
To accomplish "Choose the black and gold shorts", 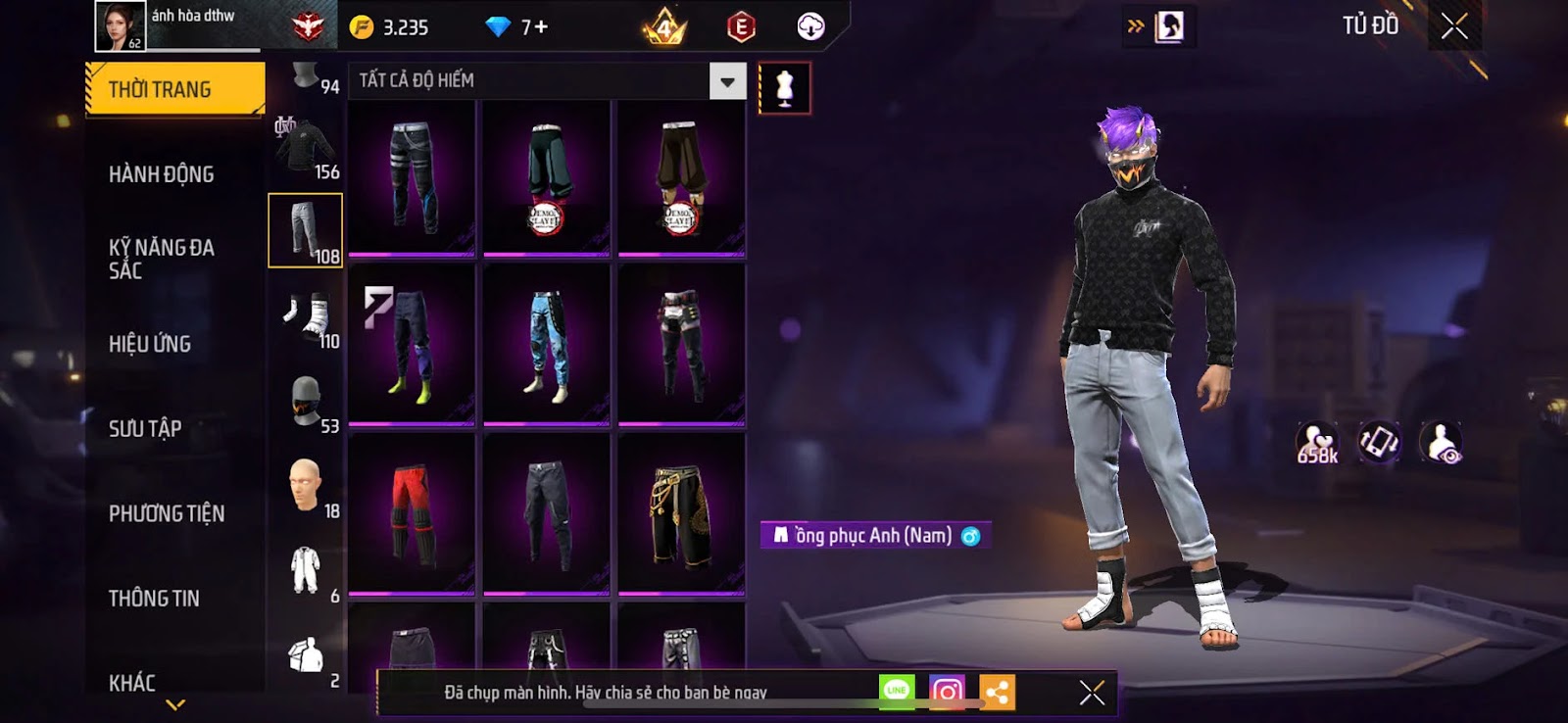I will pyautogui.click(x=681, y=513).
